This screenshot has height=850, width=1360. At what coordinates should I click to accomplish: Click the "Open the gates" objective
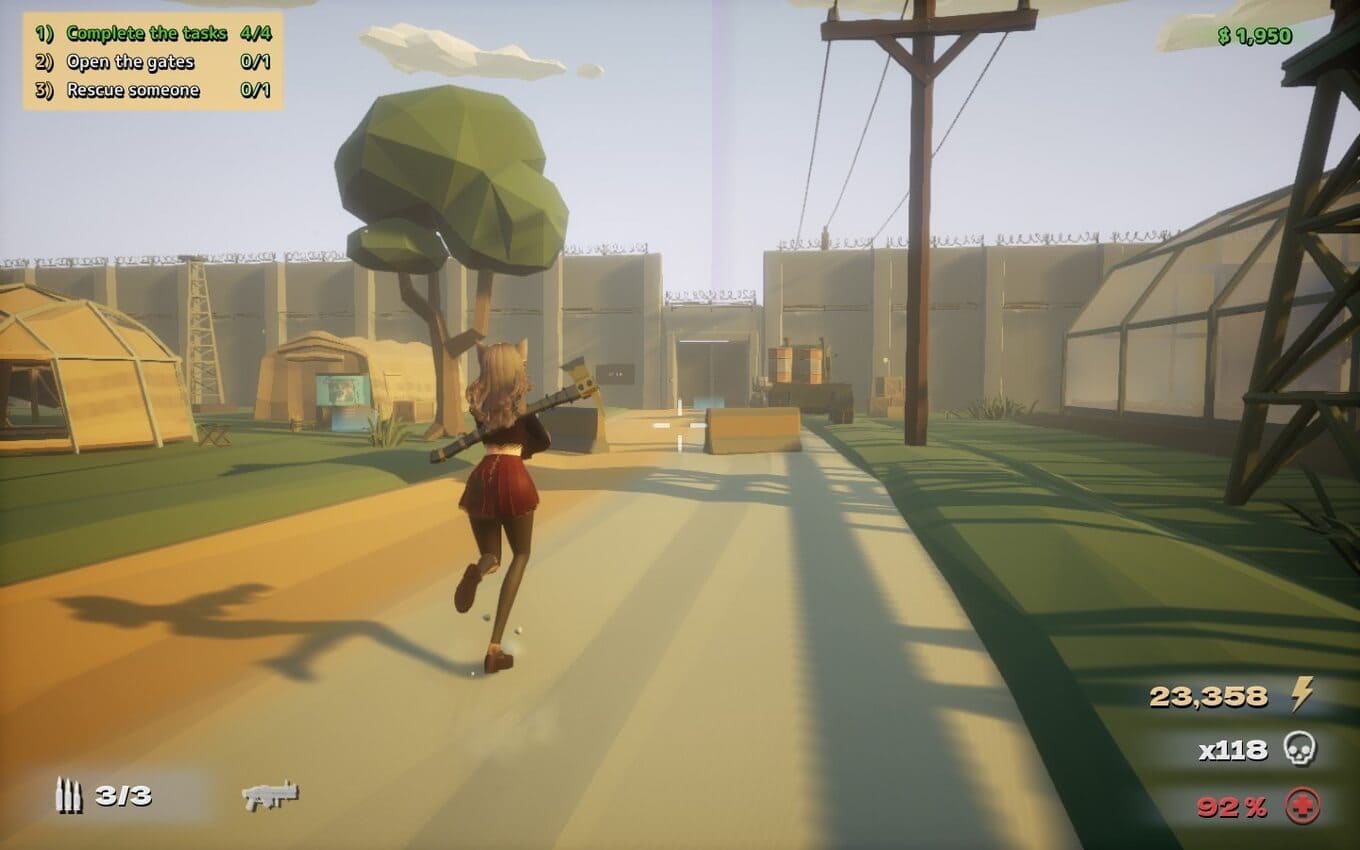(130, 62)
